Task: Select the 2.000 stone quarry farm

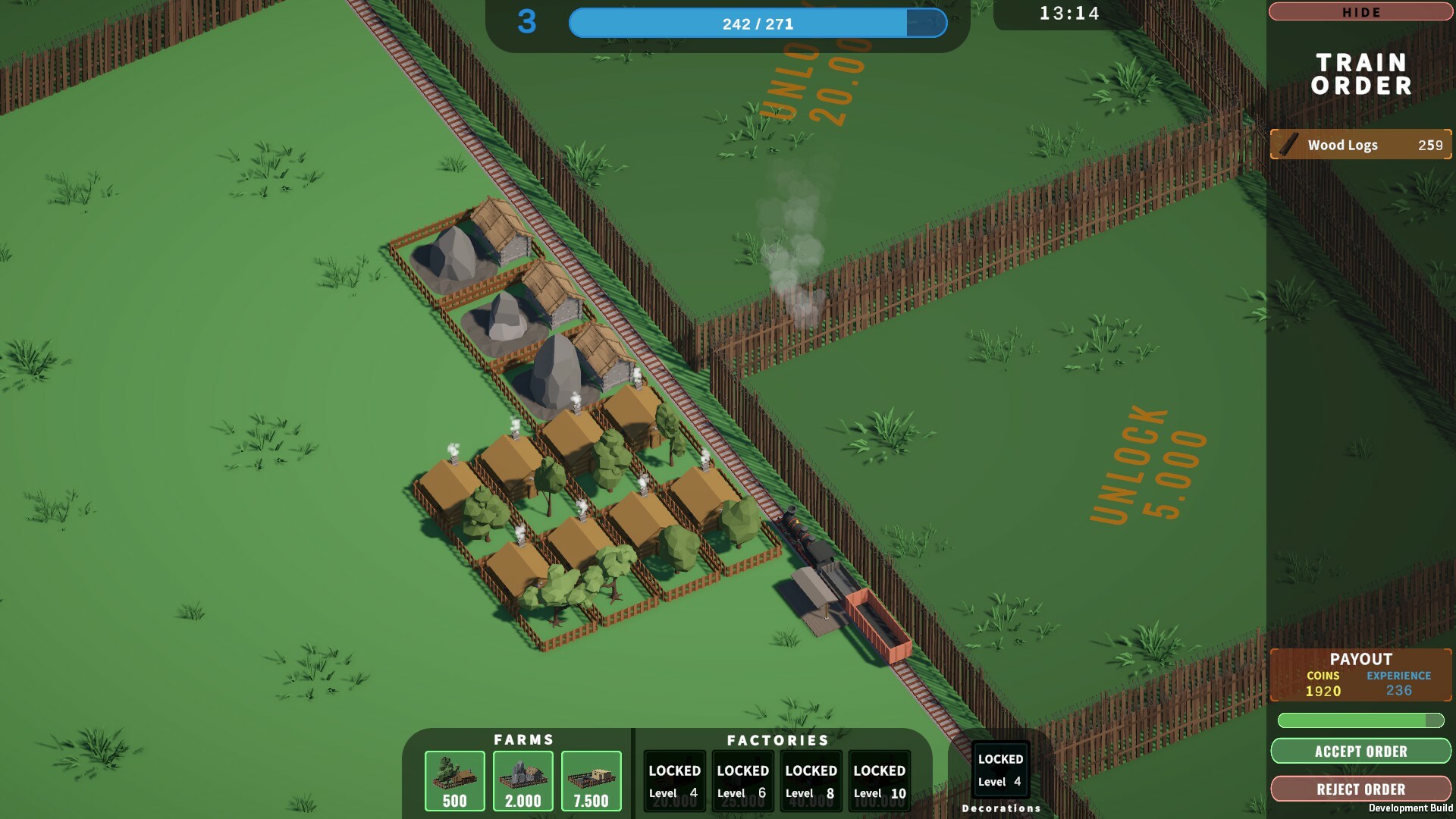Action: pos(522,780)
